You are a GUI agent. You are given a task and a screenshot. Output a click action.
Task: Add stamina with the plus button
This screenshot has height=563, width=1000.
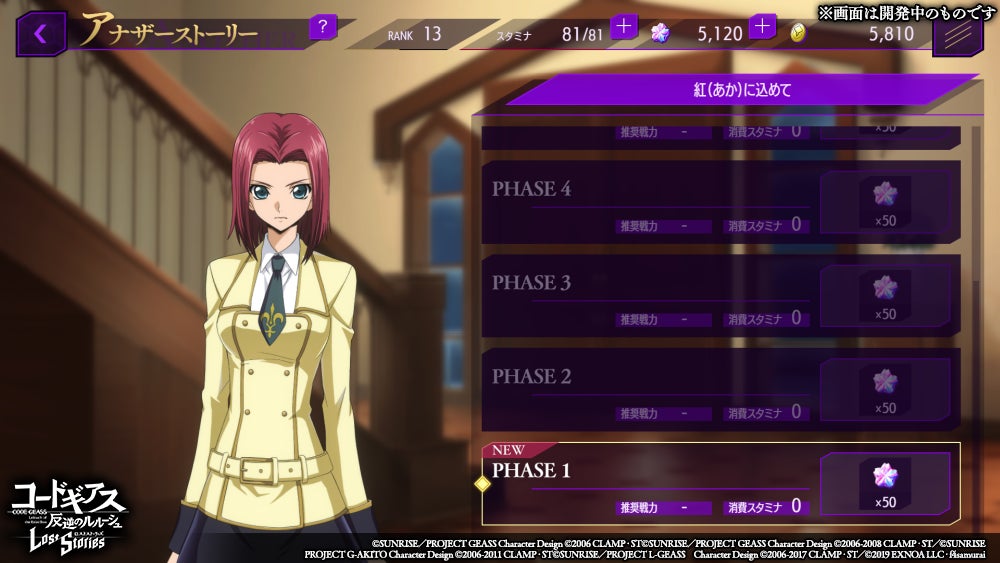click(x=624, y=27)
